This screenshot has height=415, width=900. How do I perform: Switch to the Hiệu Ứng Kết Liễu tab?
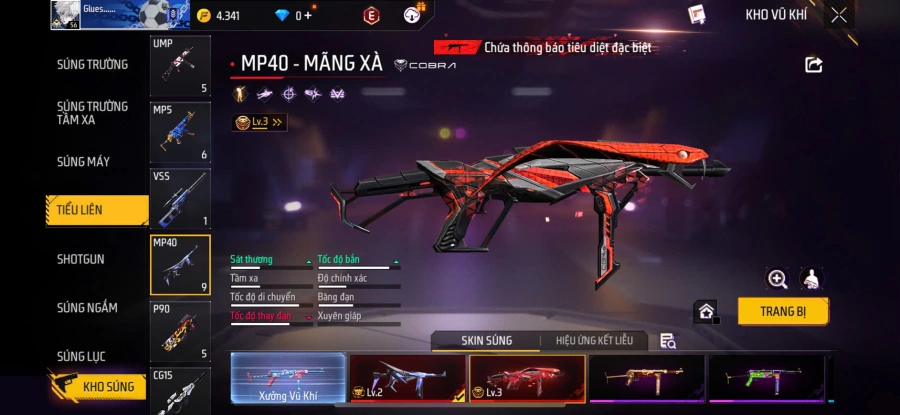pos(594,341)
